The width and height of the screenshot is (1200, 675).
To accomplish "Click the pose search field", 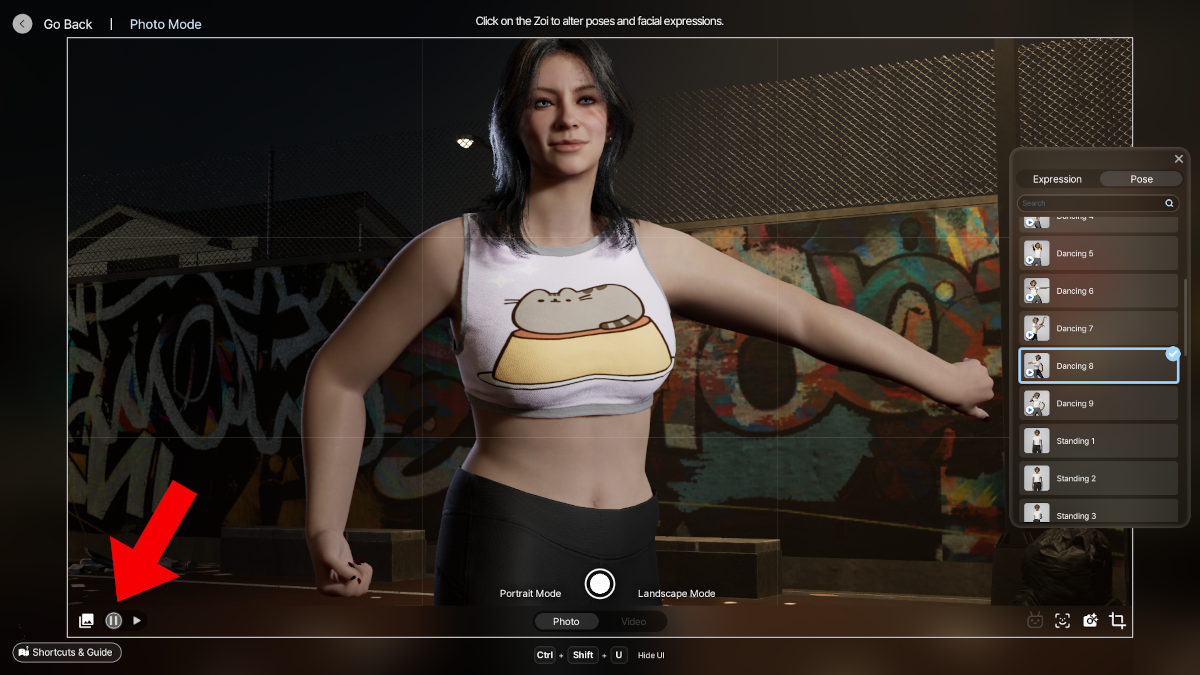I will coord(1090,203).
